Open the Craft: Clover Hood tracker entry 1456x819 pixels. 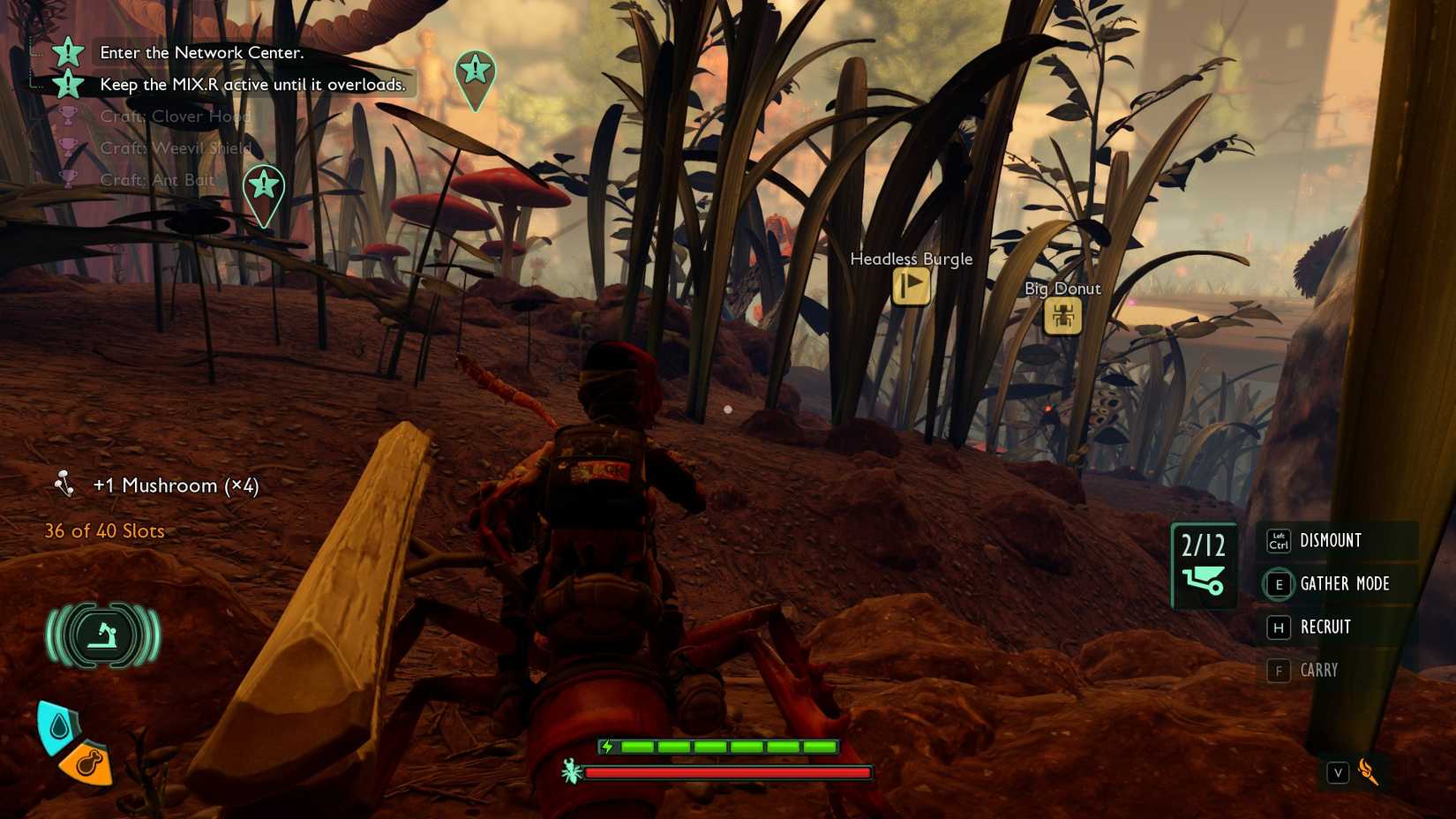(175, 116)
